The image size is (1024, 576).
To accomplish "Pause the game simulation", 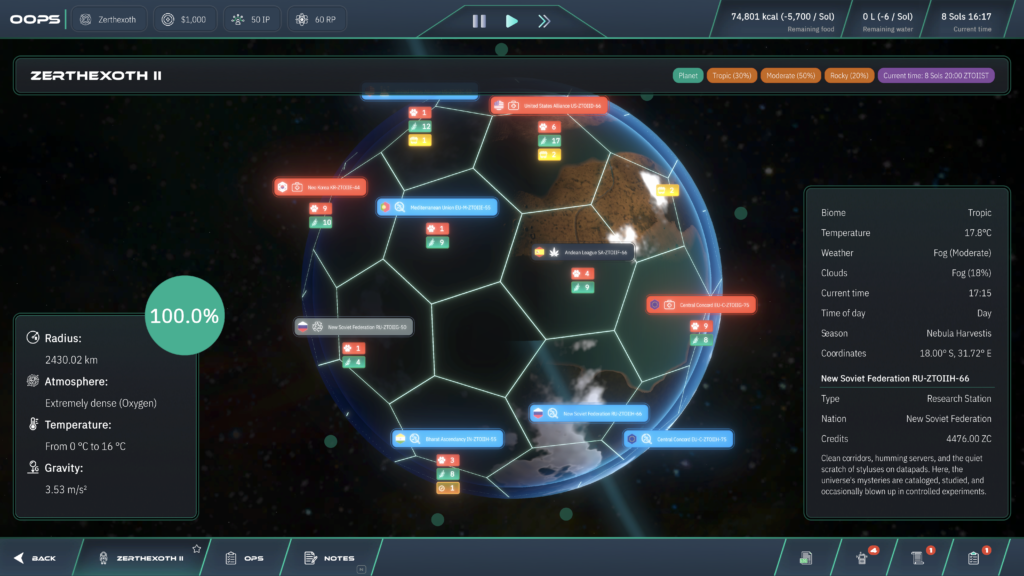I will [x=479, y=20].
